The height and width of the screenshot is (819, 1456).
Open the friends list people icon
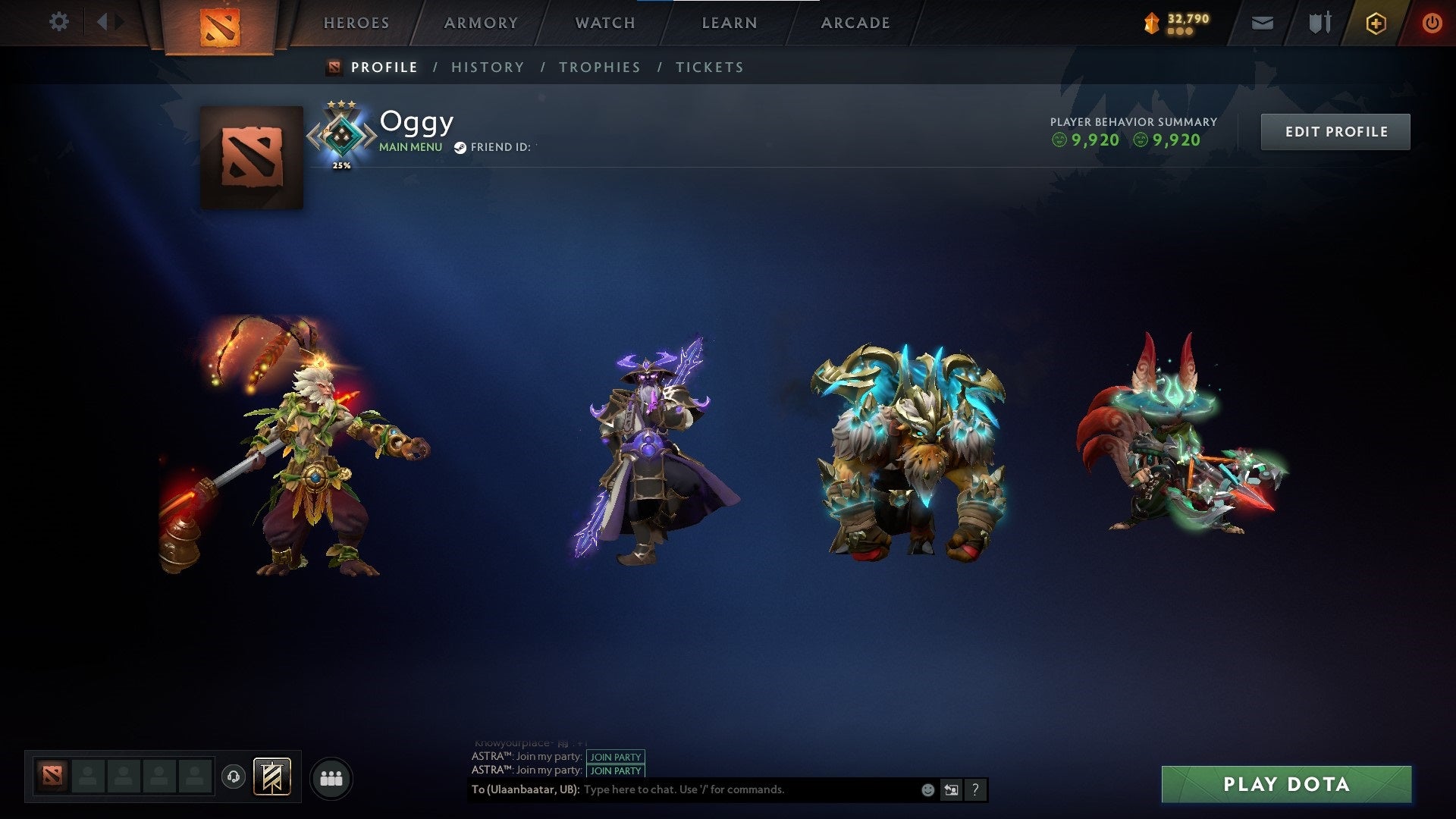pos(332,777)
